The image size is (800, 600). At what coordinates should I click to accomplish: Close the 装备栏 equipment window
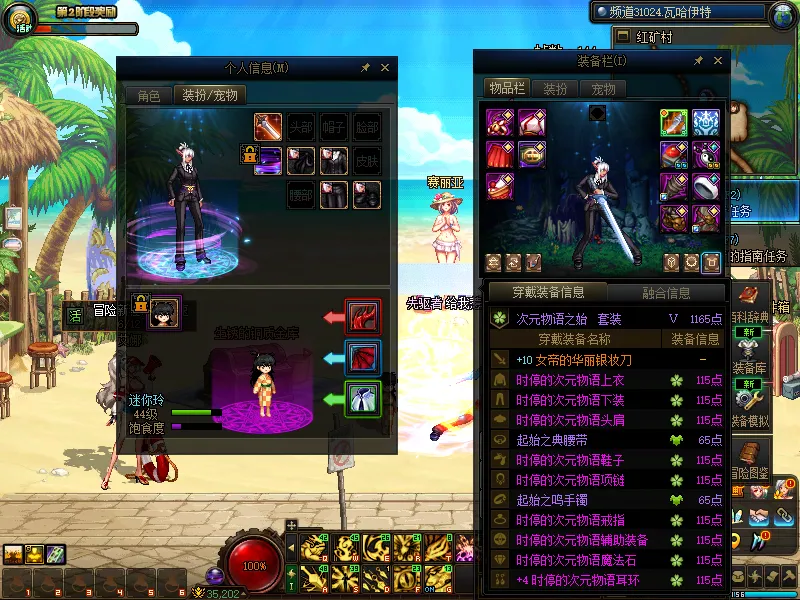pyautogui.click(x=714, y=61)
